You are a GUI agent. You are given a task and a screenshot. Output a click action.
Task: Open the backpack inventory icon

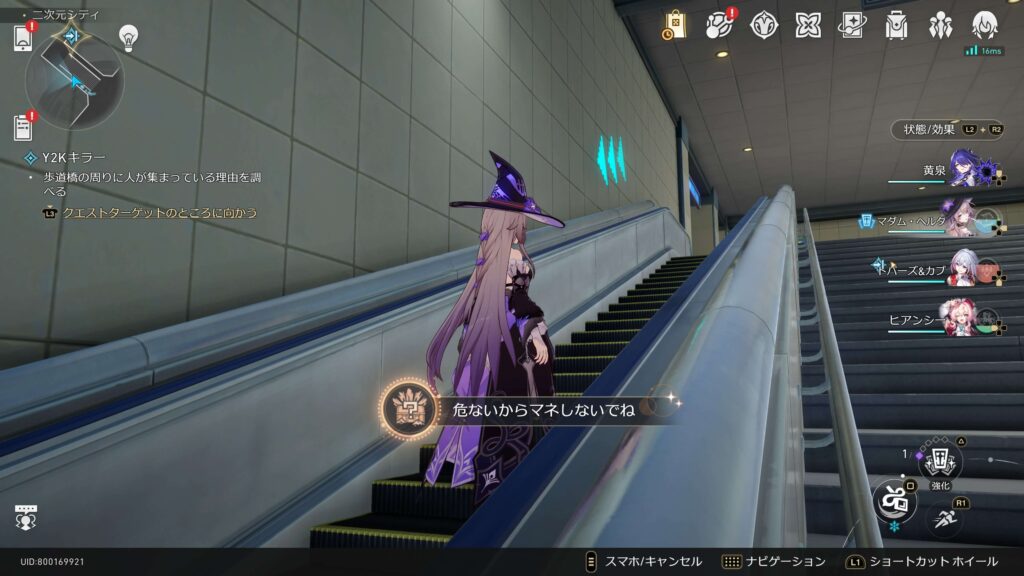(896, 25)
